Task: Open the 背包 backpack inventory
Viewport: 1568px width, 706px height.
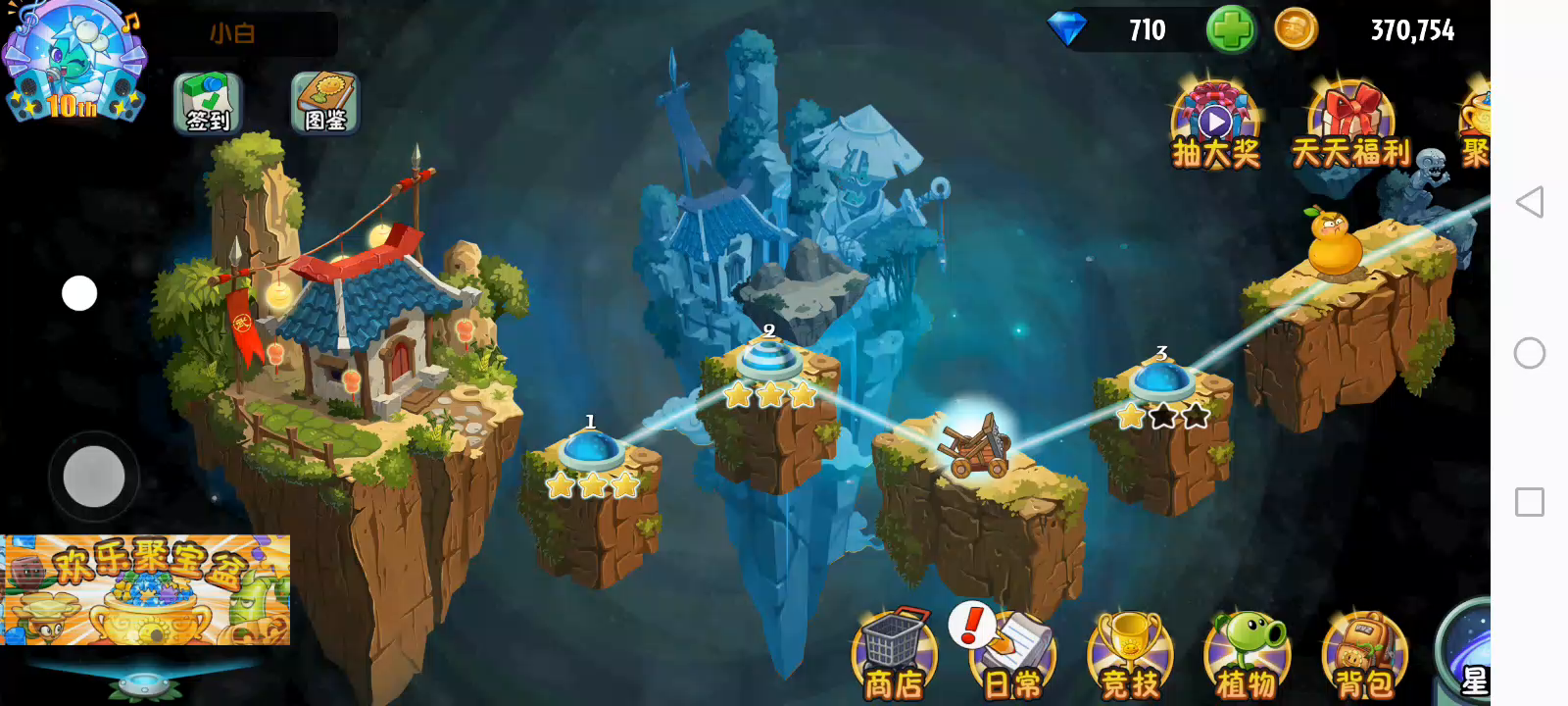Action: pyautogui.click(x=1364, y=657)
